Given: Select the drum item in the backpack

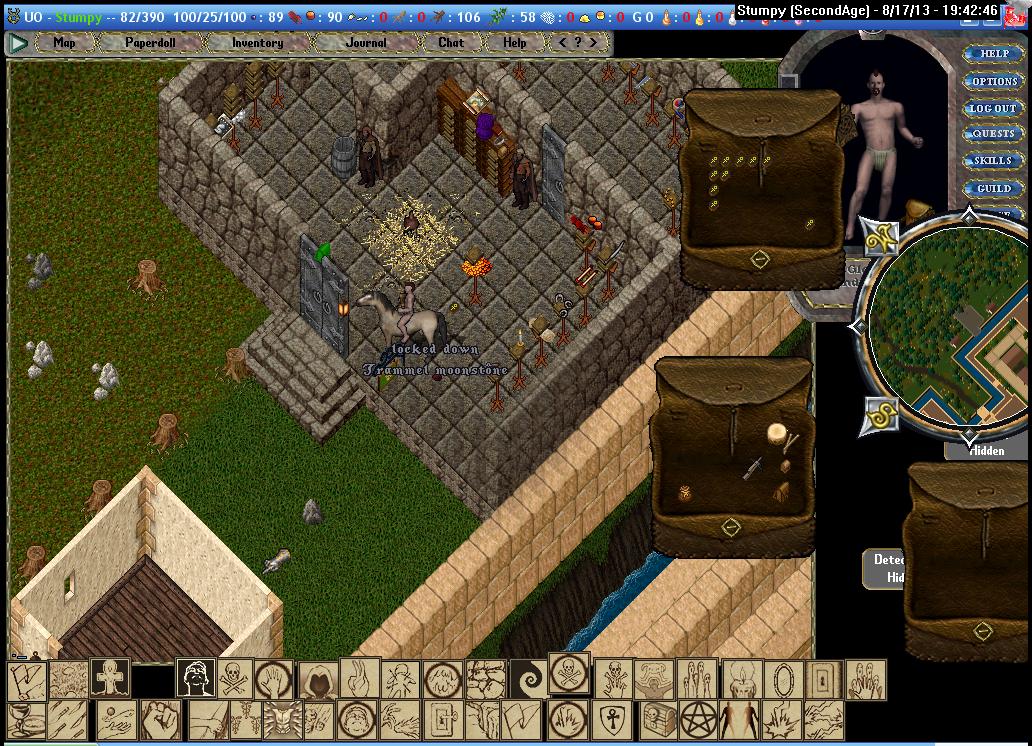Looking at the screenshot, I should (776, 434).
